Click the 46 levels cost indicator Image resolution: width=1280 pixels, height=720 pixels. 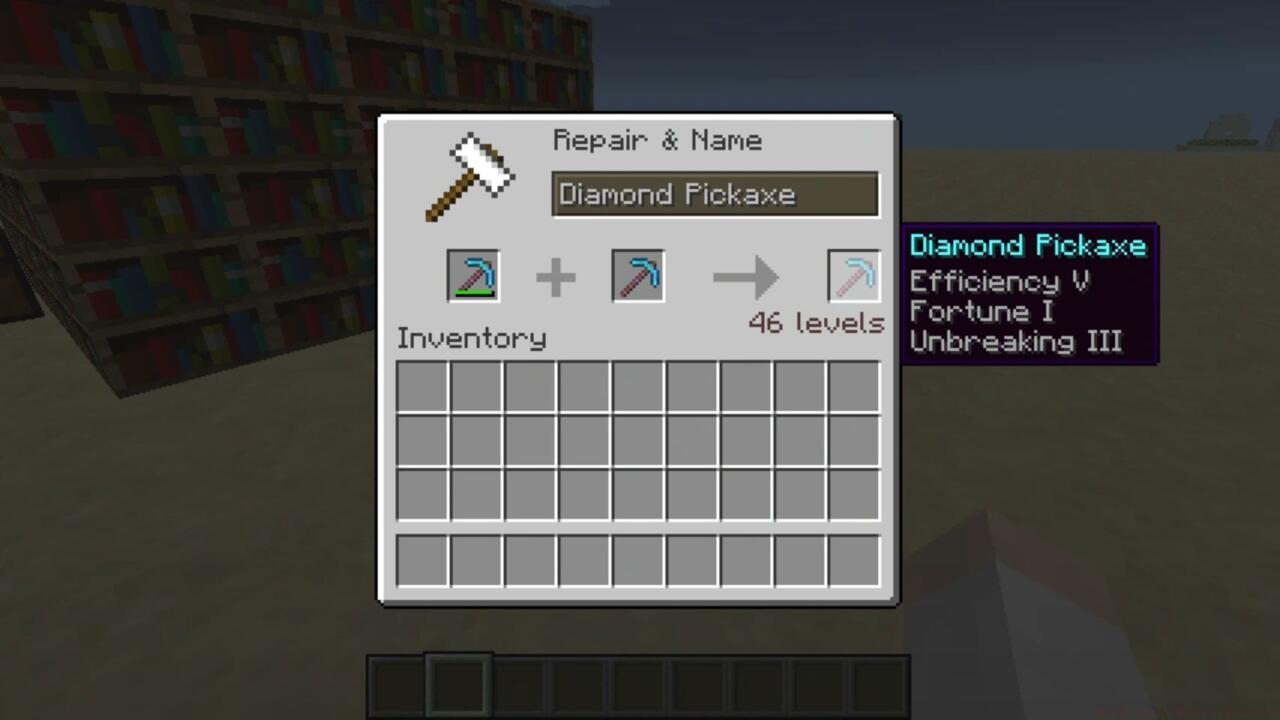click(816, 323)
